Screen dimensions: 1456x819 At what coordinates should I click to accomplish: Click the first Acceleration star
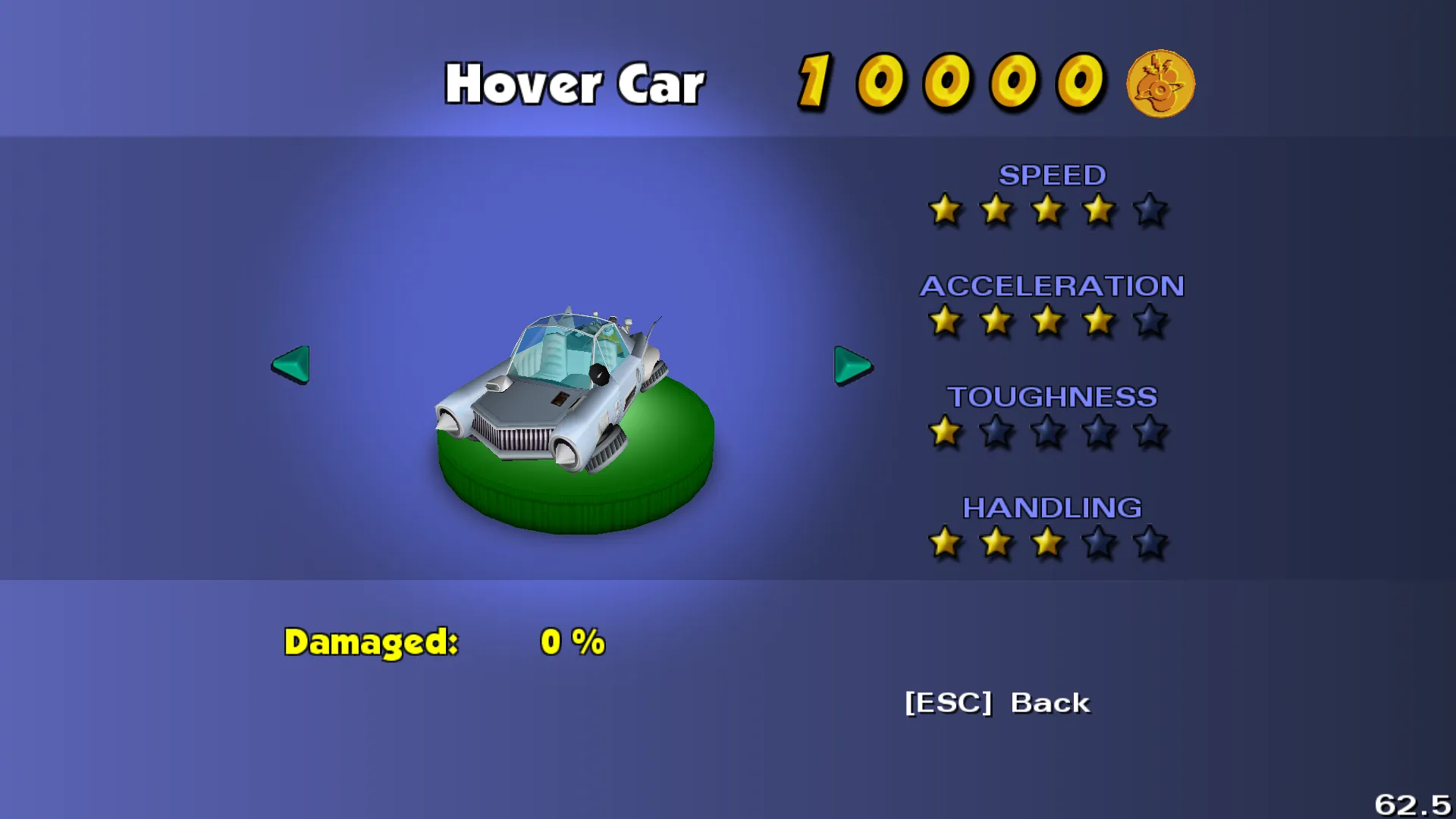(x=944, y=322)
